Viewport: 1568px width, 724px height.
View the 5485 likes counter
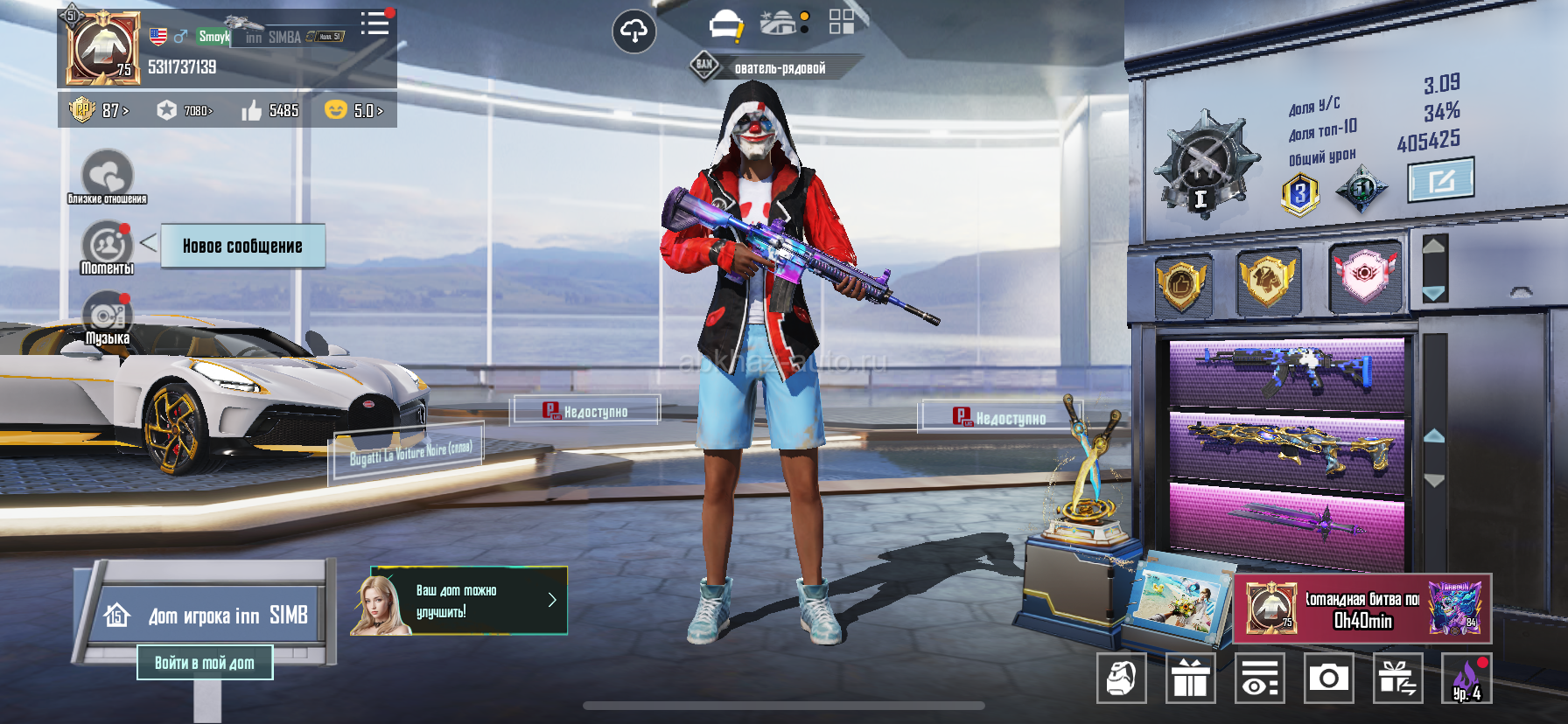[x=270, y=110]
